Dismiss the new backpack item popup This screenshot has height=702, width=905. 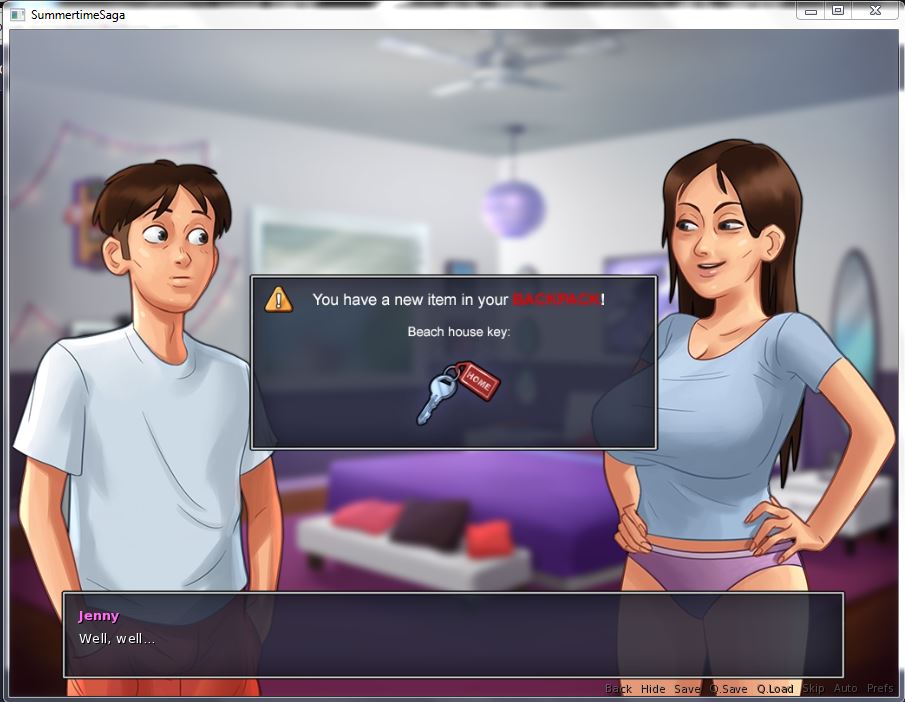[x=453, y=362]
